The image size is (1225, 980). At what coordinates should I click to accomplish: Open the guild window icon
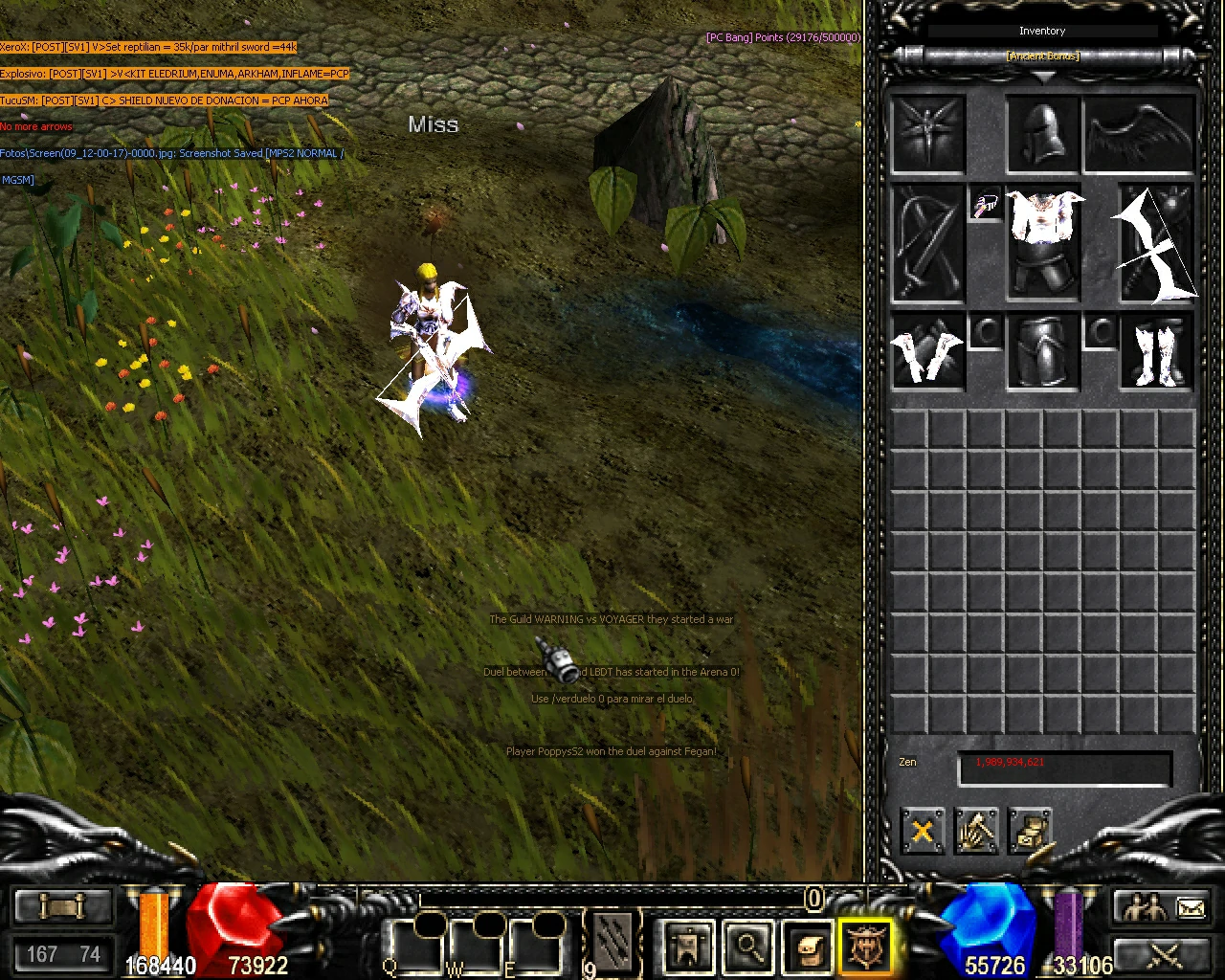click(x=687, y=946)
